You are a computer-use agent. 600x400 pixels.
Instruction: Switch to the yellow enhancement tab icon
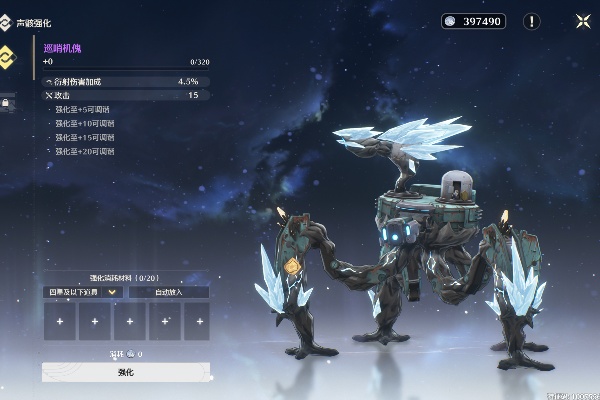pyautogui.click(x=7, y=55)
